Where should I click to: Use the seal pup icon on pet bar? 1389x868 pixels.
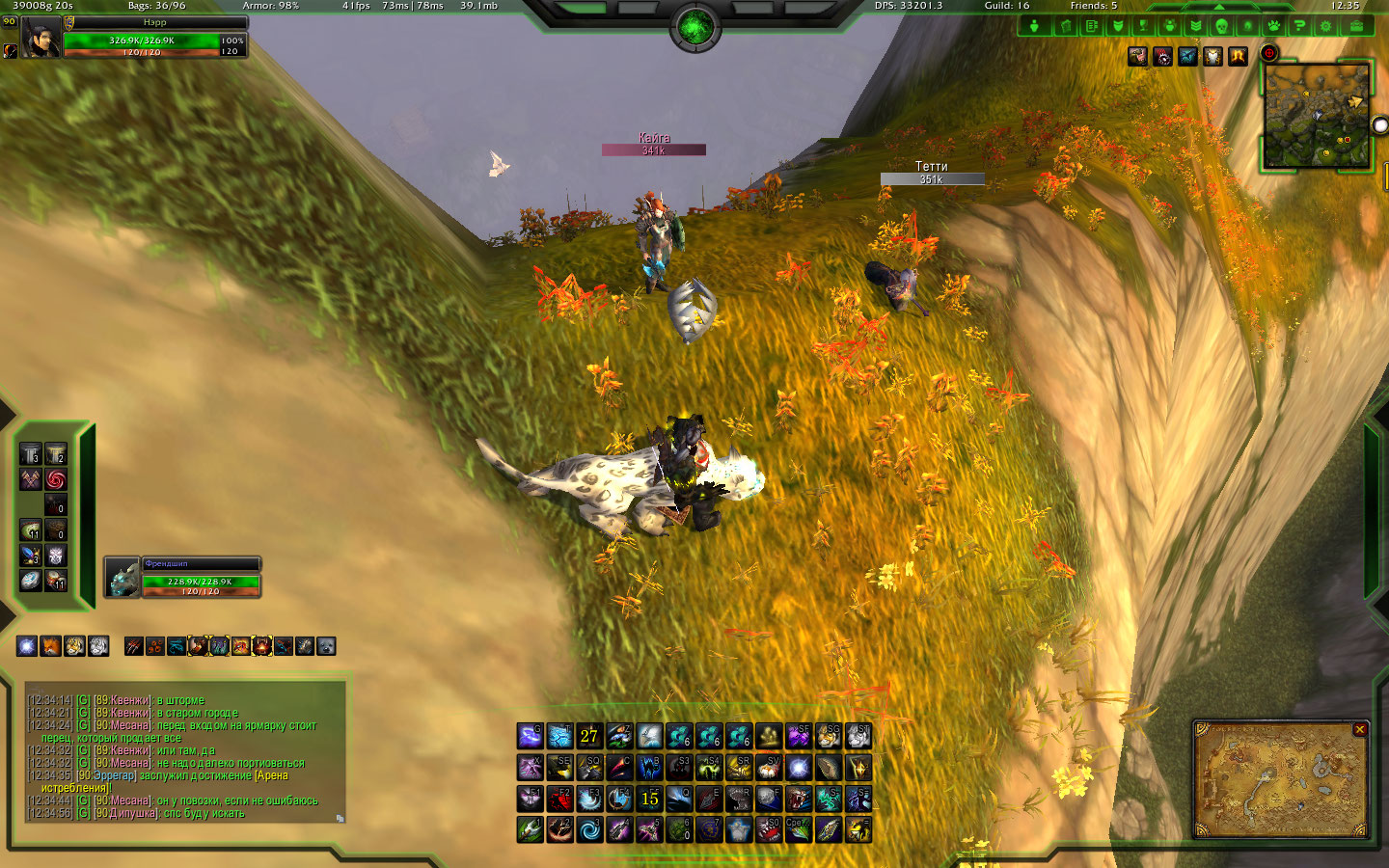pyautogui.click(x=326, y=646)
